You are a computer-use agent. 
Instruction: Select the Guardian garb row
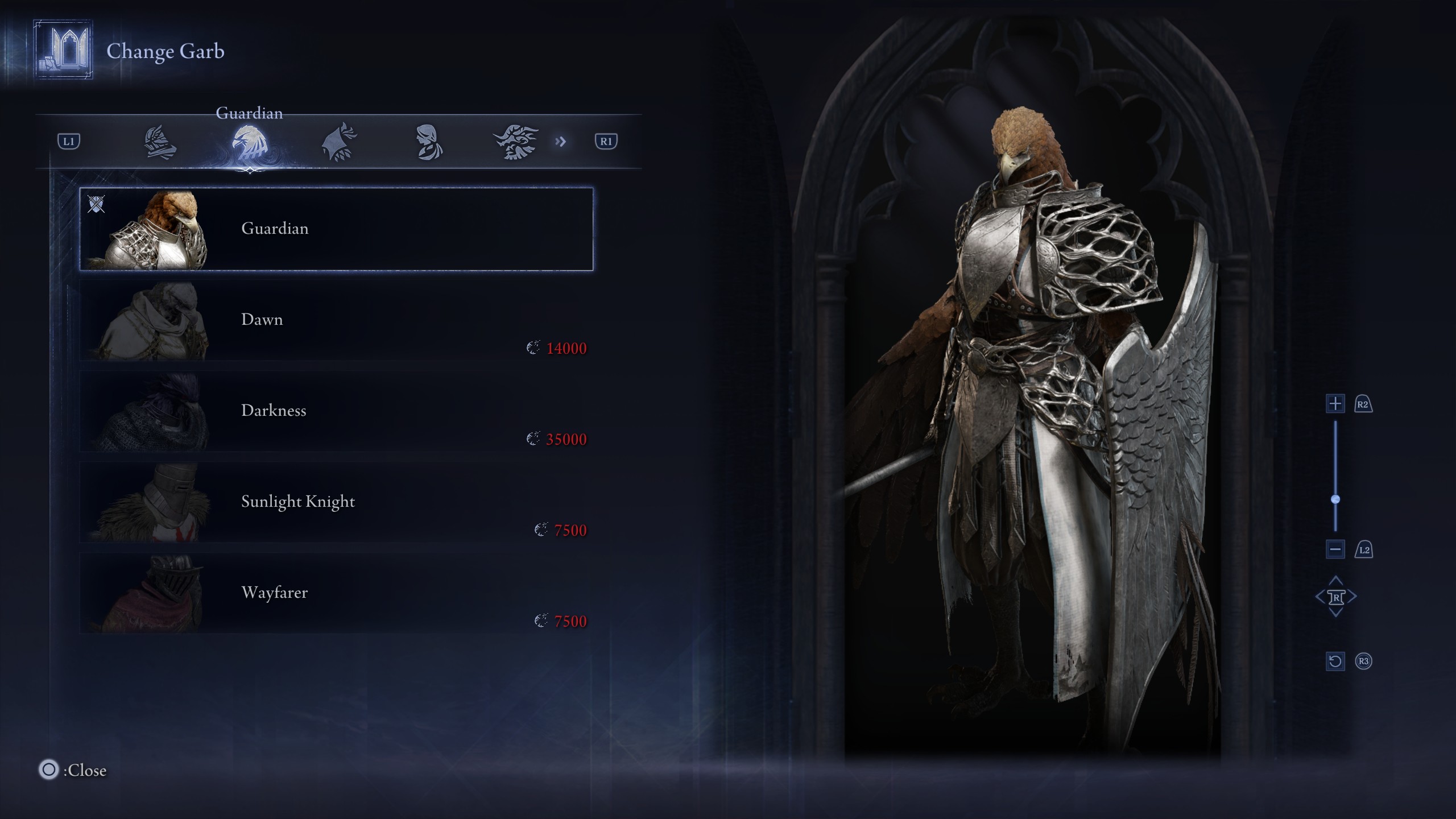click(x=336, y=229)
